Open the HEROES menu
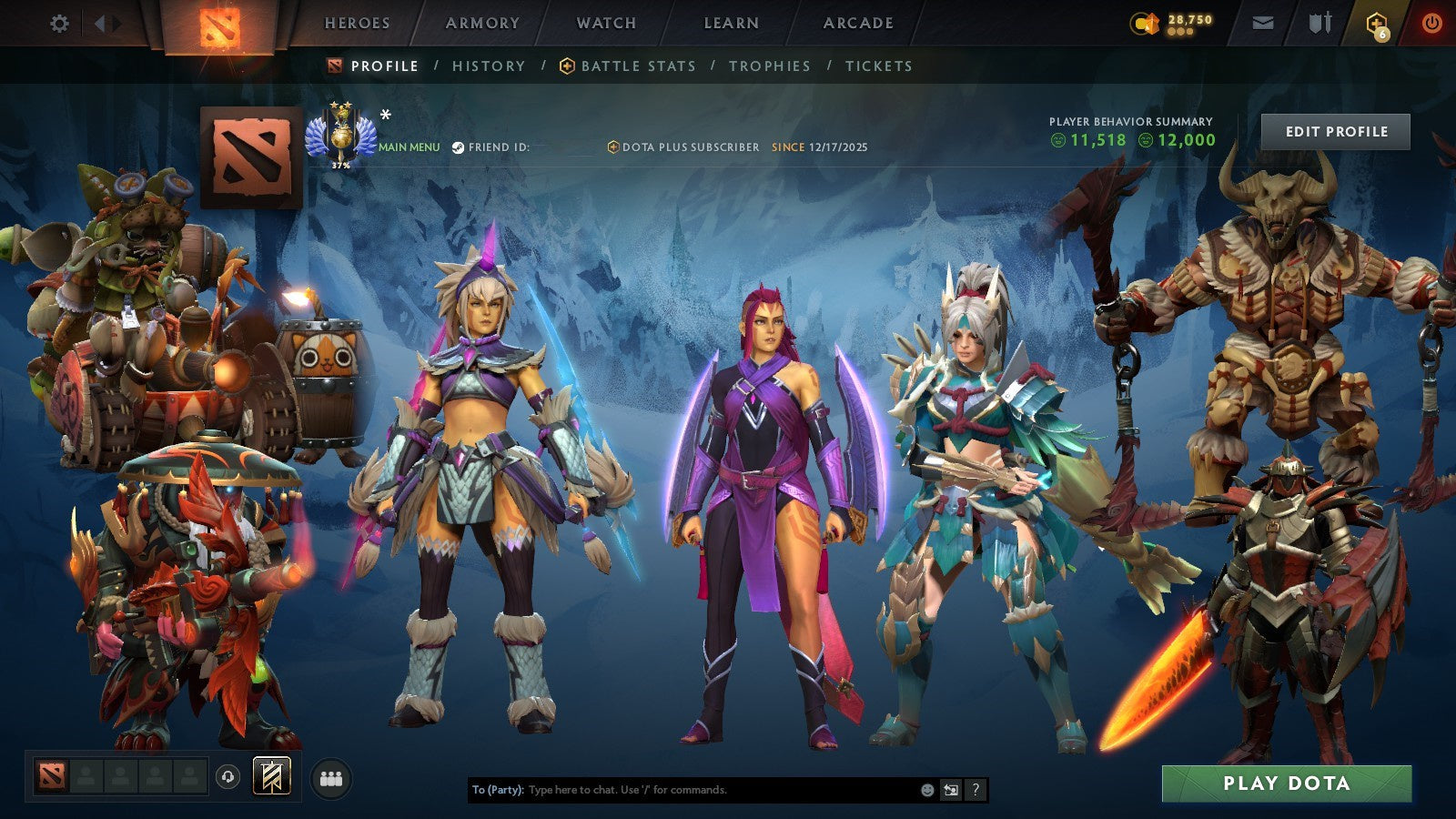Image resolution: width=1456 pixels, height=819 pixels. click(357, 24)
